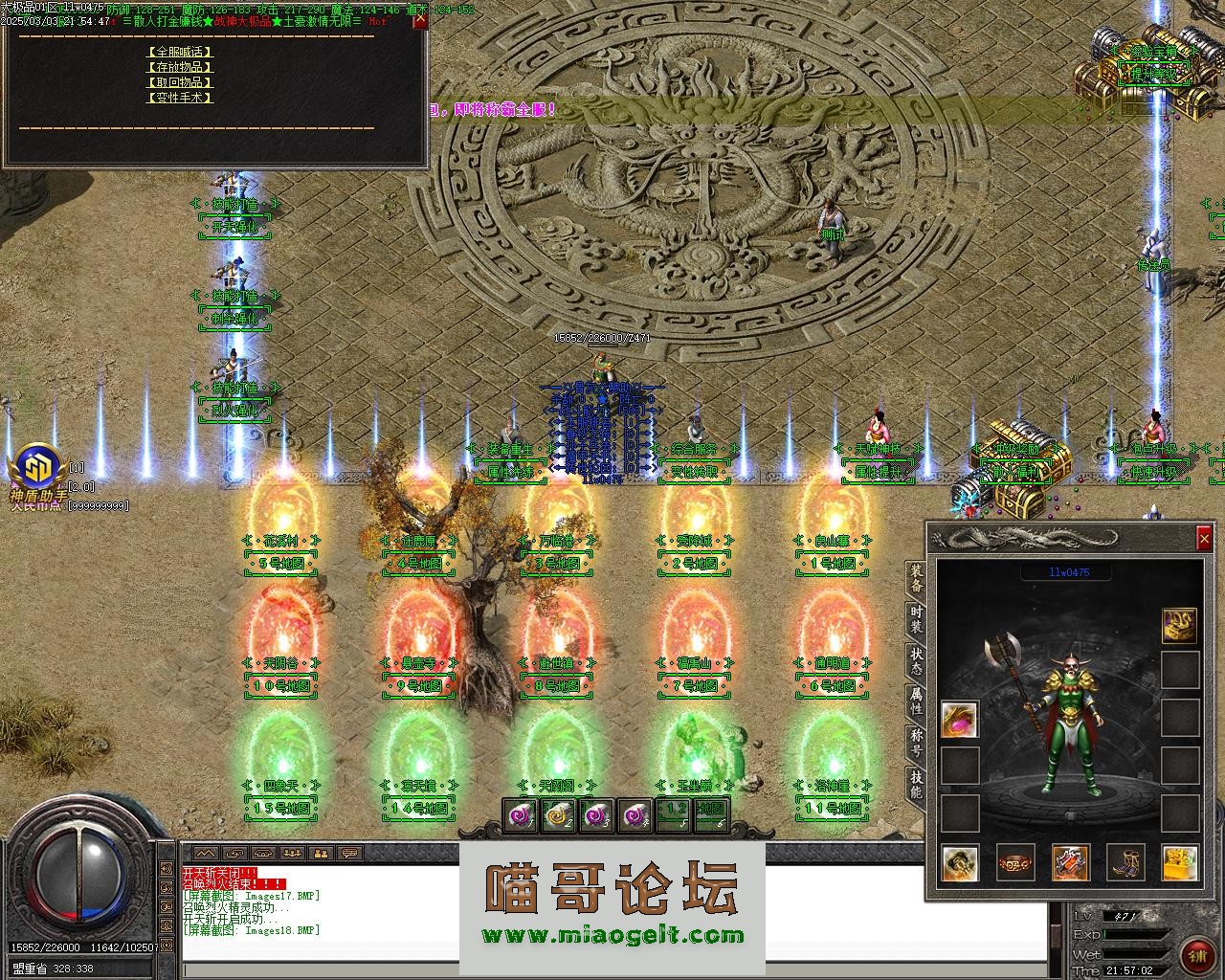Choose 取回物品 to retrieve items
1225x980 pixels.
click(180, 82)
